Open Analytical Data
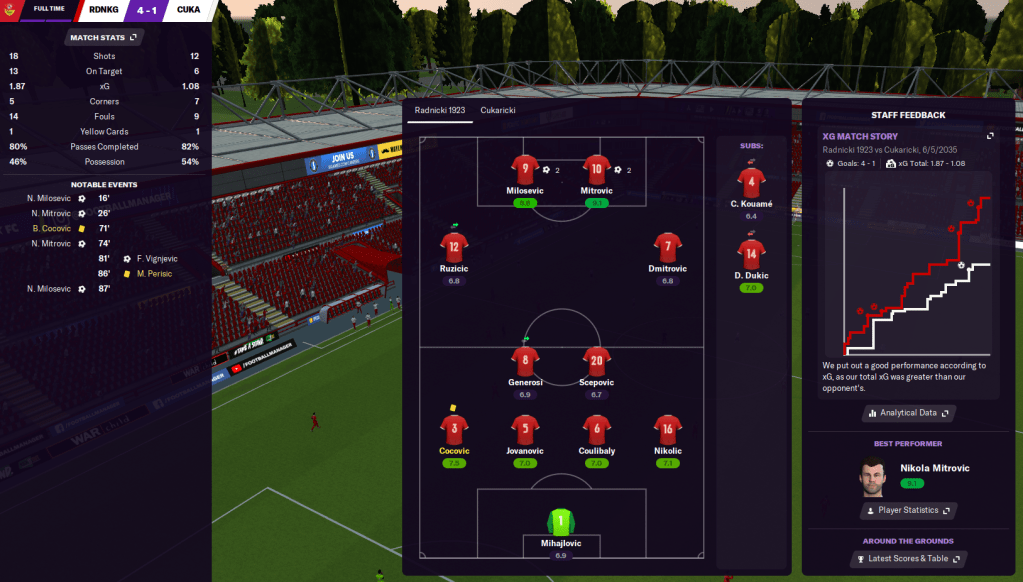This screenshot has width=1023, height=582. (x=908, y=412)
